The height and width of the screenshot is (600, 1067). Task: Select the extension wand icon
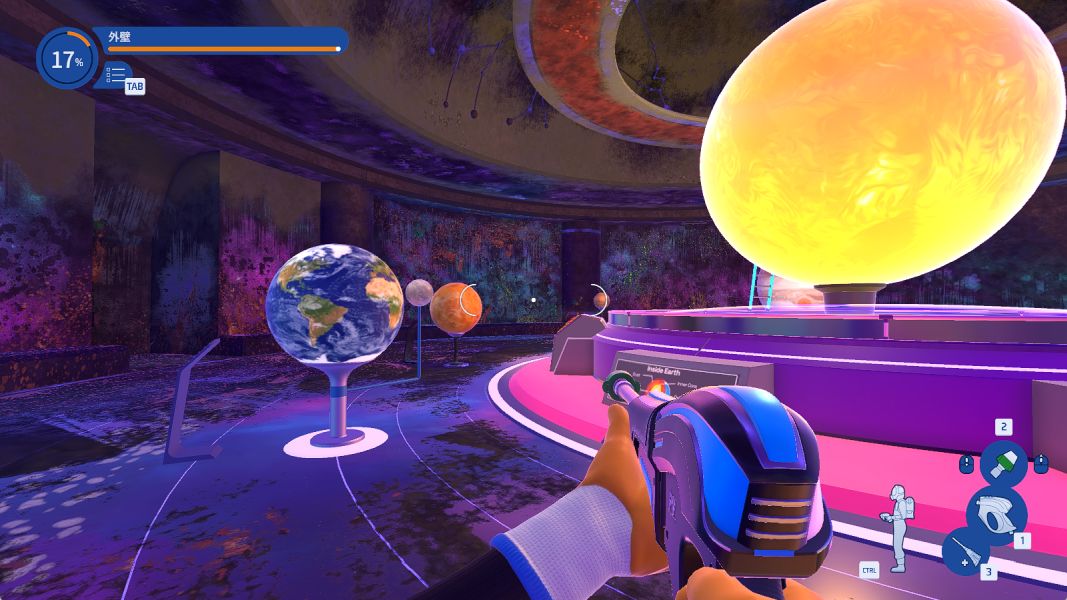[965, 552]
